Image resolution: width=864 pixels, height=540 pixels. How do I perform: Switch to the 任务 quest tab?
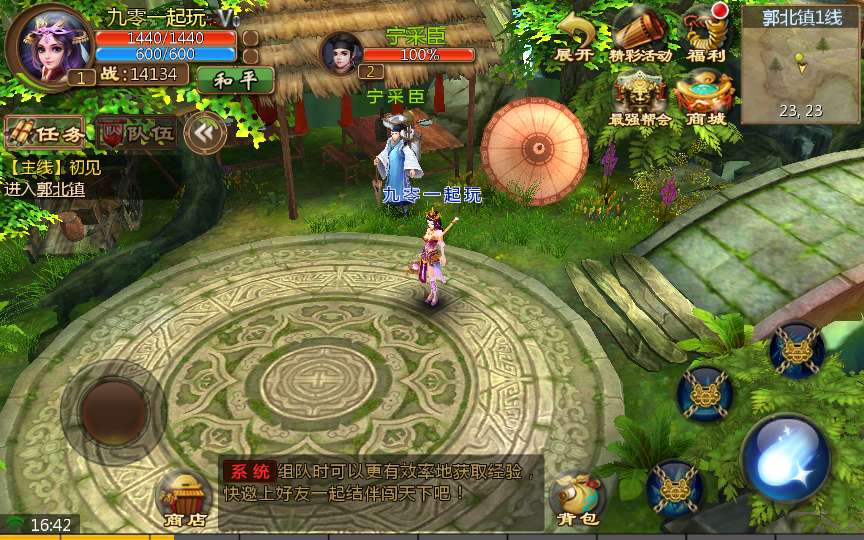[44, 132]
